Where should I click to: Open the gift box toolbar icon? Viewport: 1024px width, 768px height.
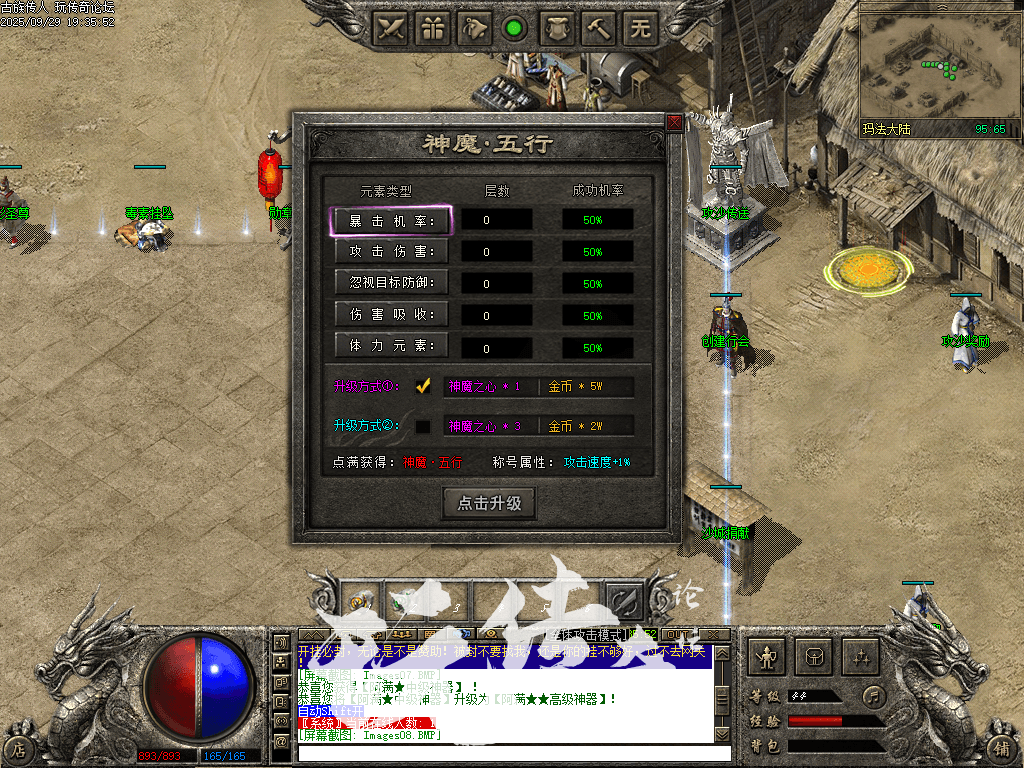[x=433, y=28]
